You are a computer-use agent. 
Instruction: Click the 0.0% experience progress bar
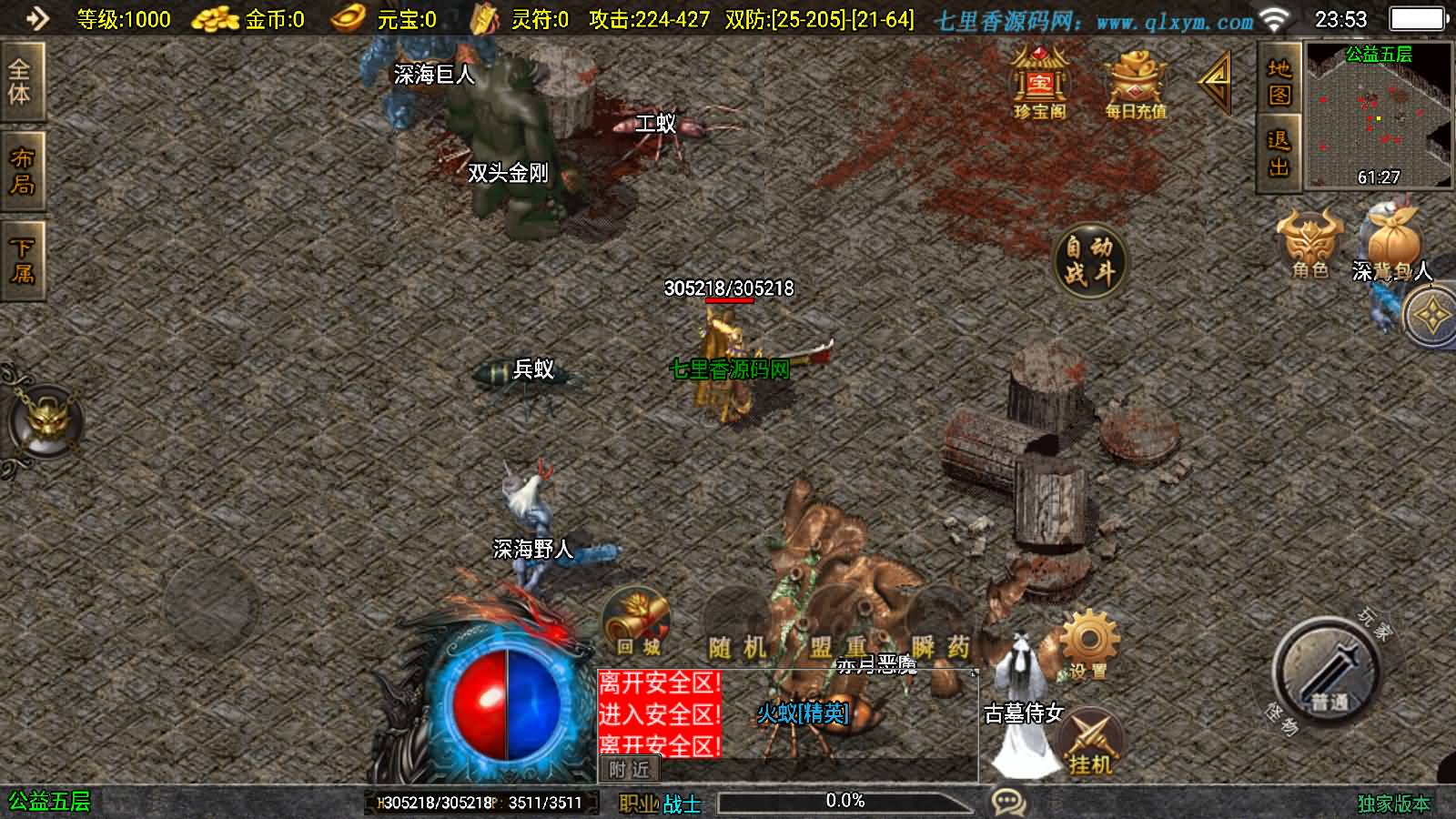846,802
